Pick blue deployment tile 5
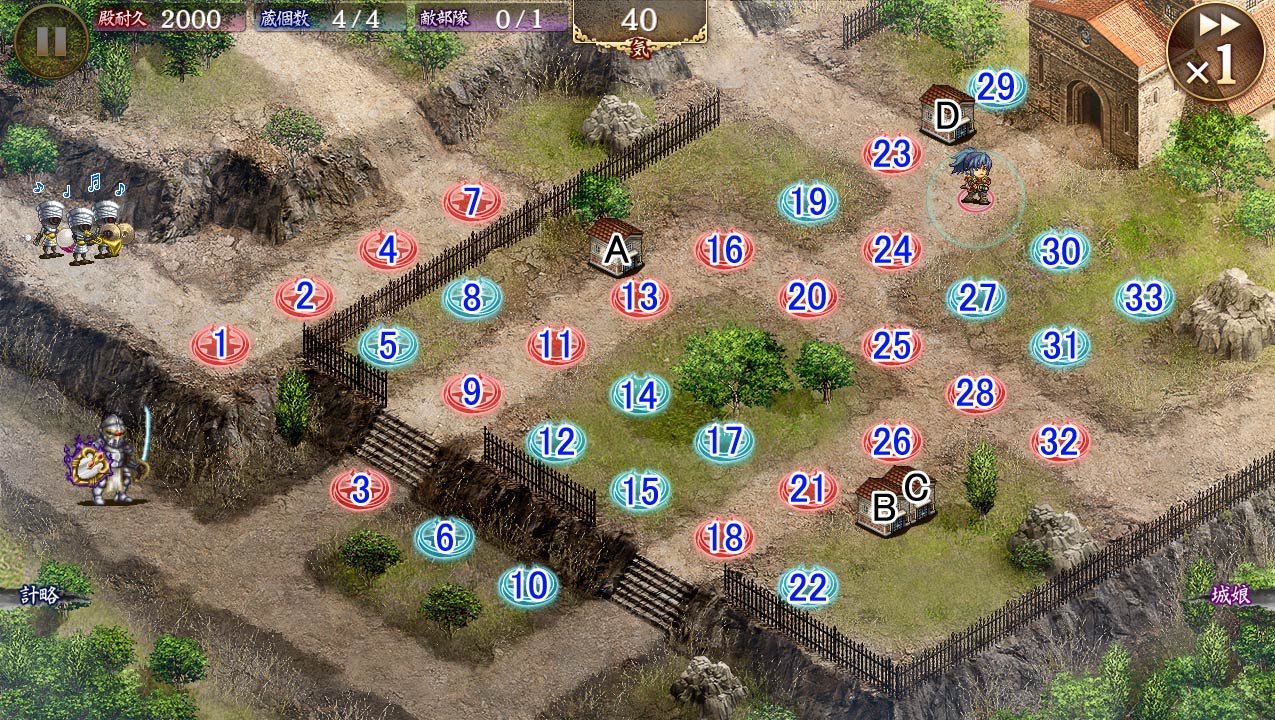 [388, 345]
